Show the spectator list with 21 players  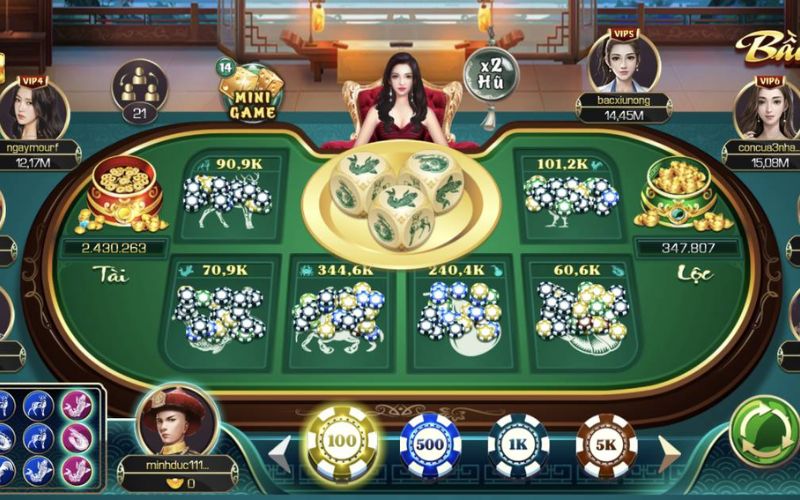pyautogui.click(x=139, y=90)
